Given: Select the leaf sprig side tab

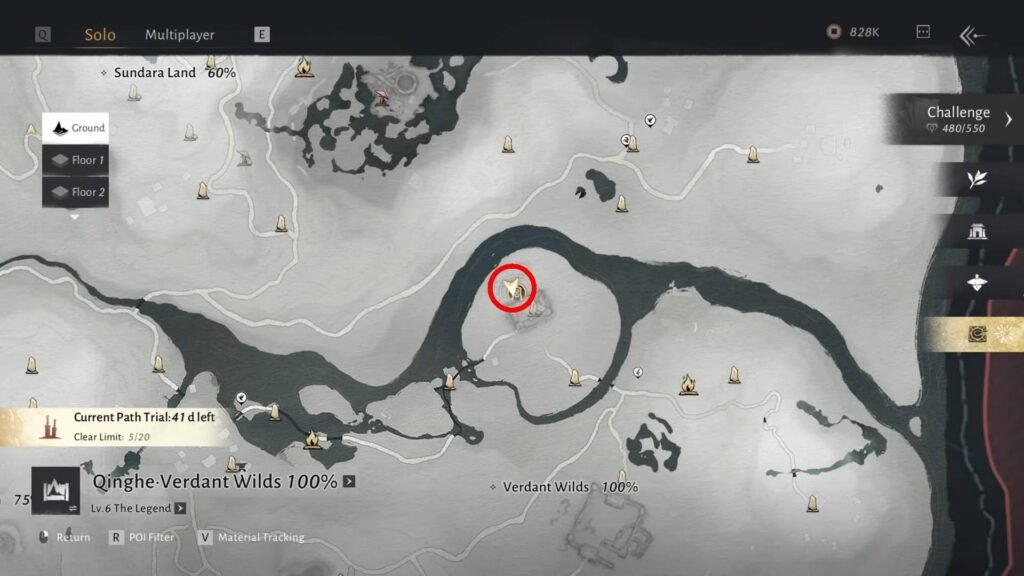Looking at the screenshot, I should pyautogui.click(x=976, y=179).
